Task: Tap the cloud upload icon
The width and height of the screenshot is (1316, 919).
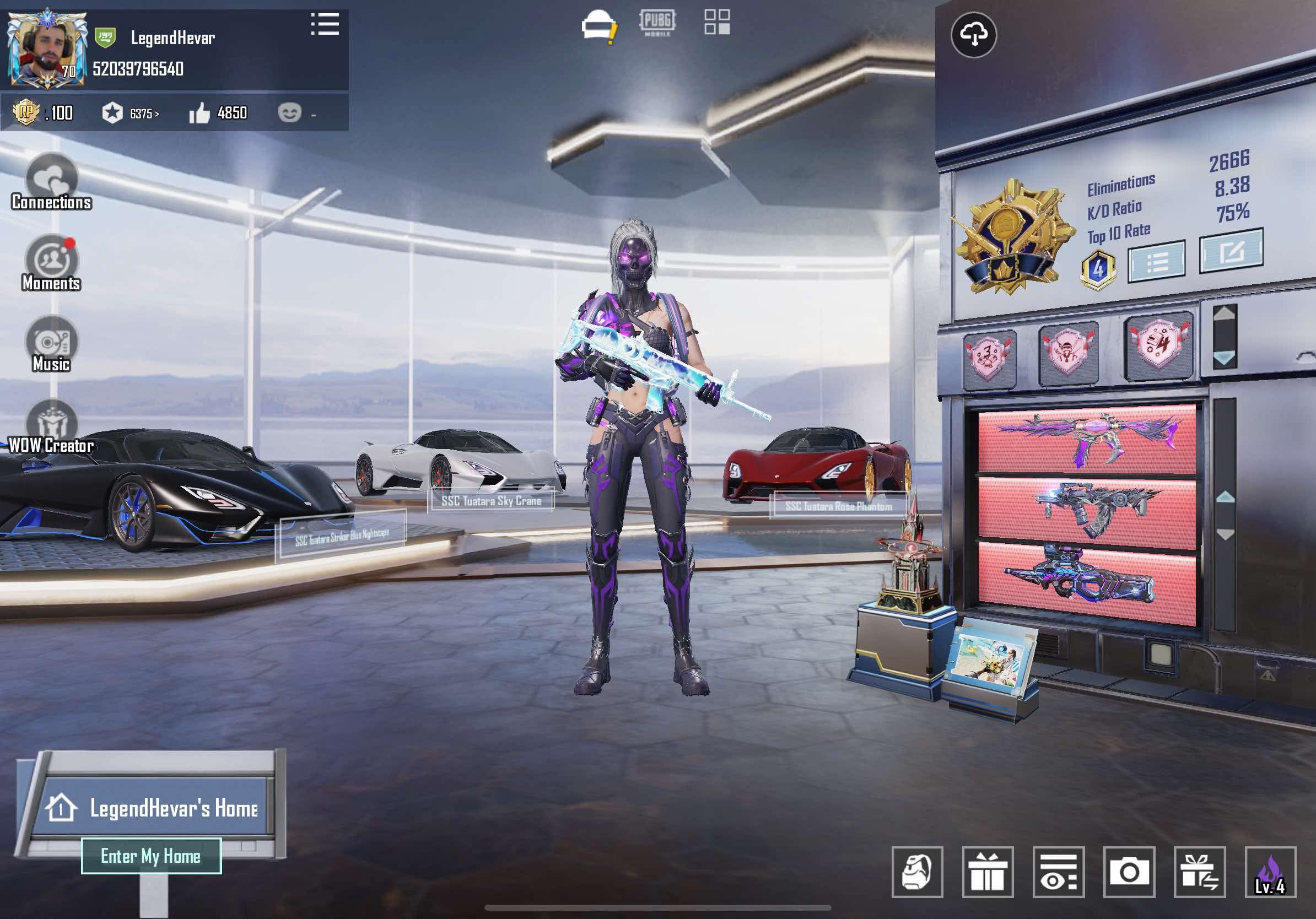Action: point(973,35)
